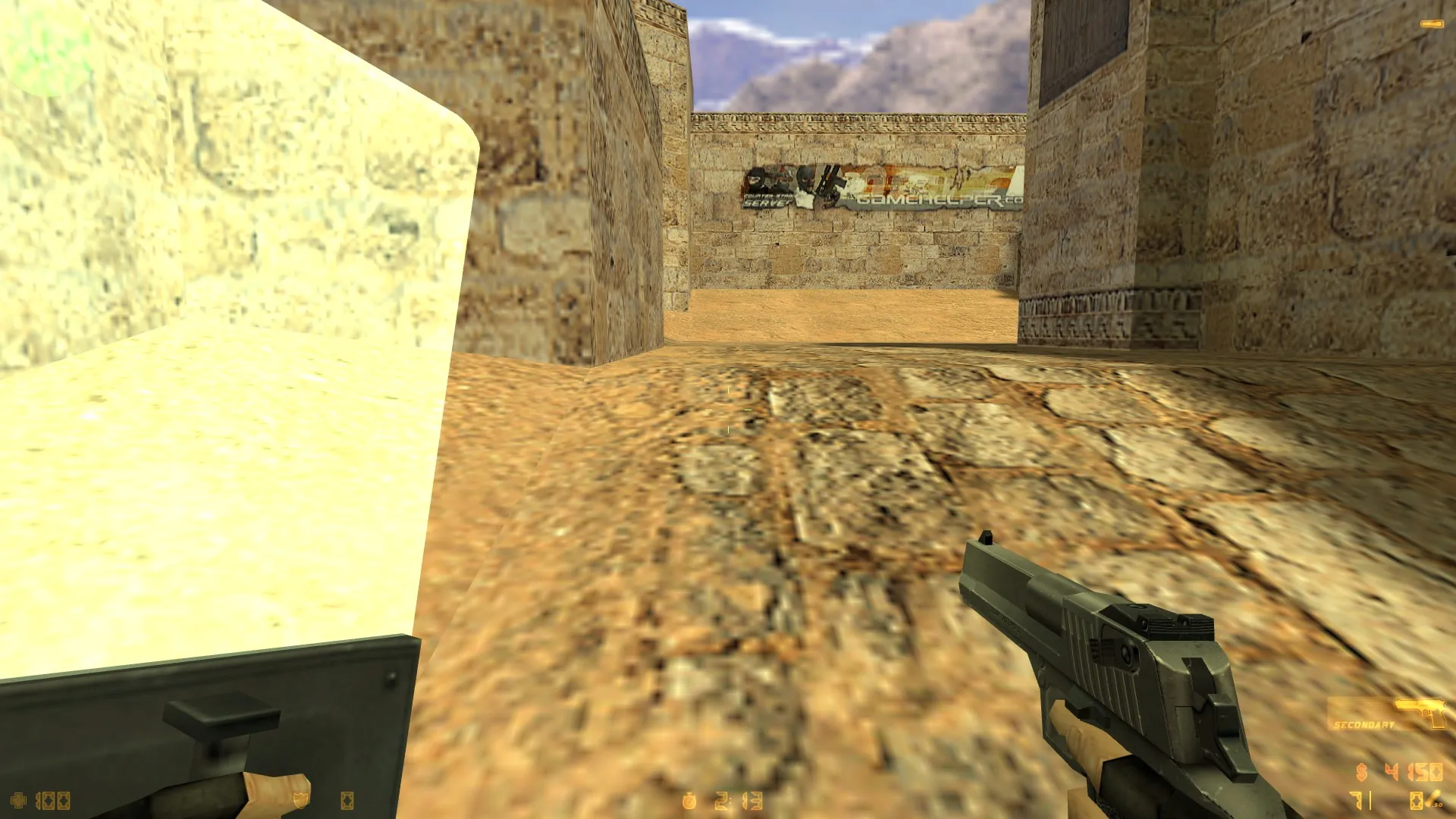Click the round timer clock icon
This screenshot has height=819, width=1456.
pos(689,800)
